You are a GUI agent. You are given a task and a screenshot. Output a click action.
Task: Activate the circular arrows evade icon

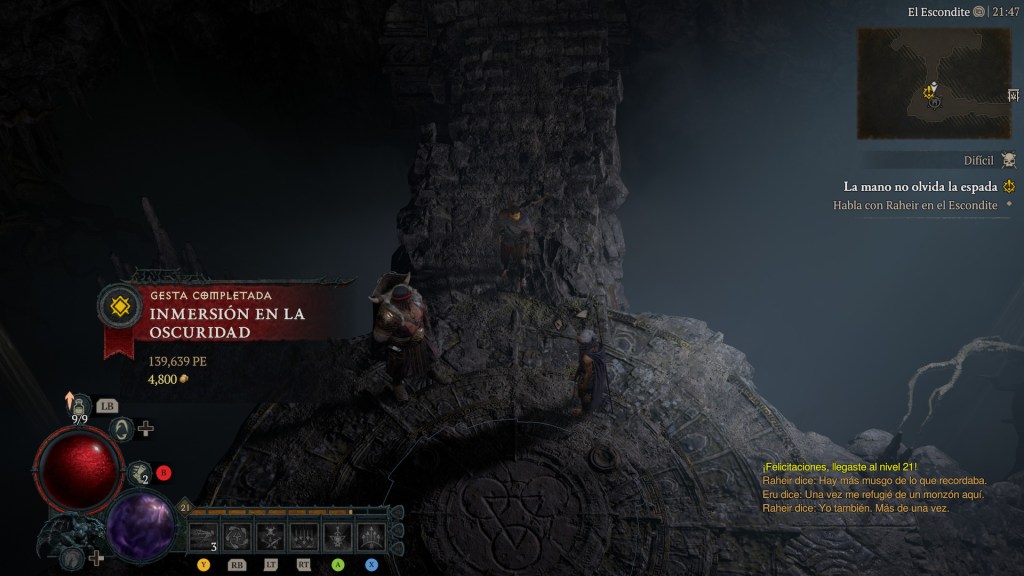pyautogui.click(x=121, y=429)
